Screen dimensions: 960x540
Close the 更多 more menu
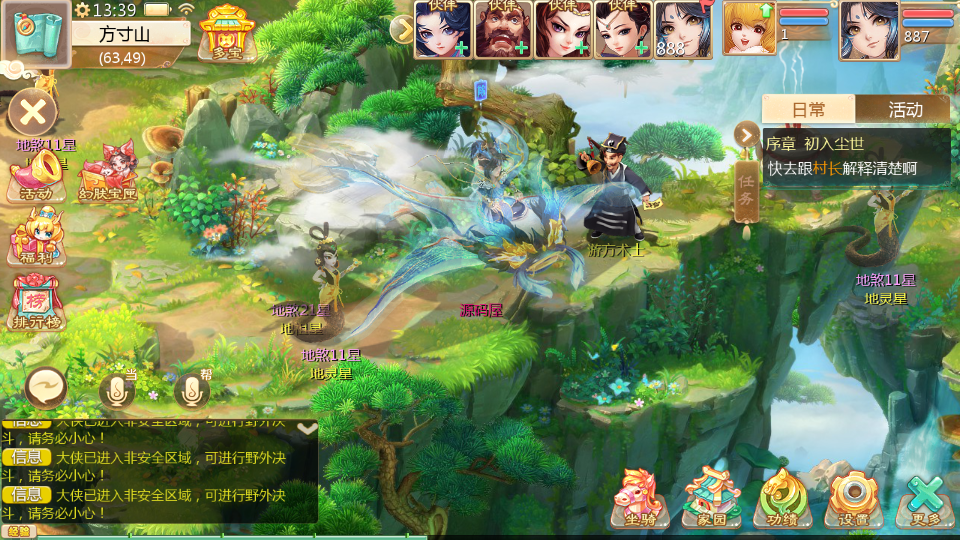coord(925,497)
